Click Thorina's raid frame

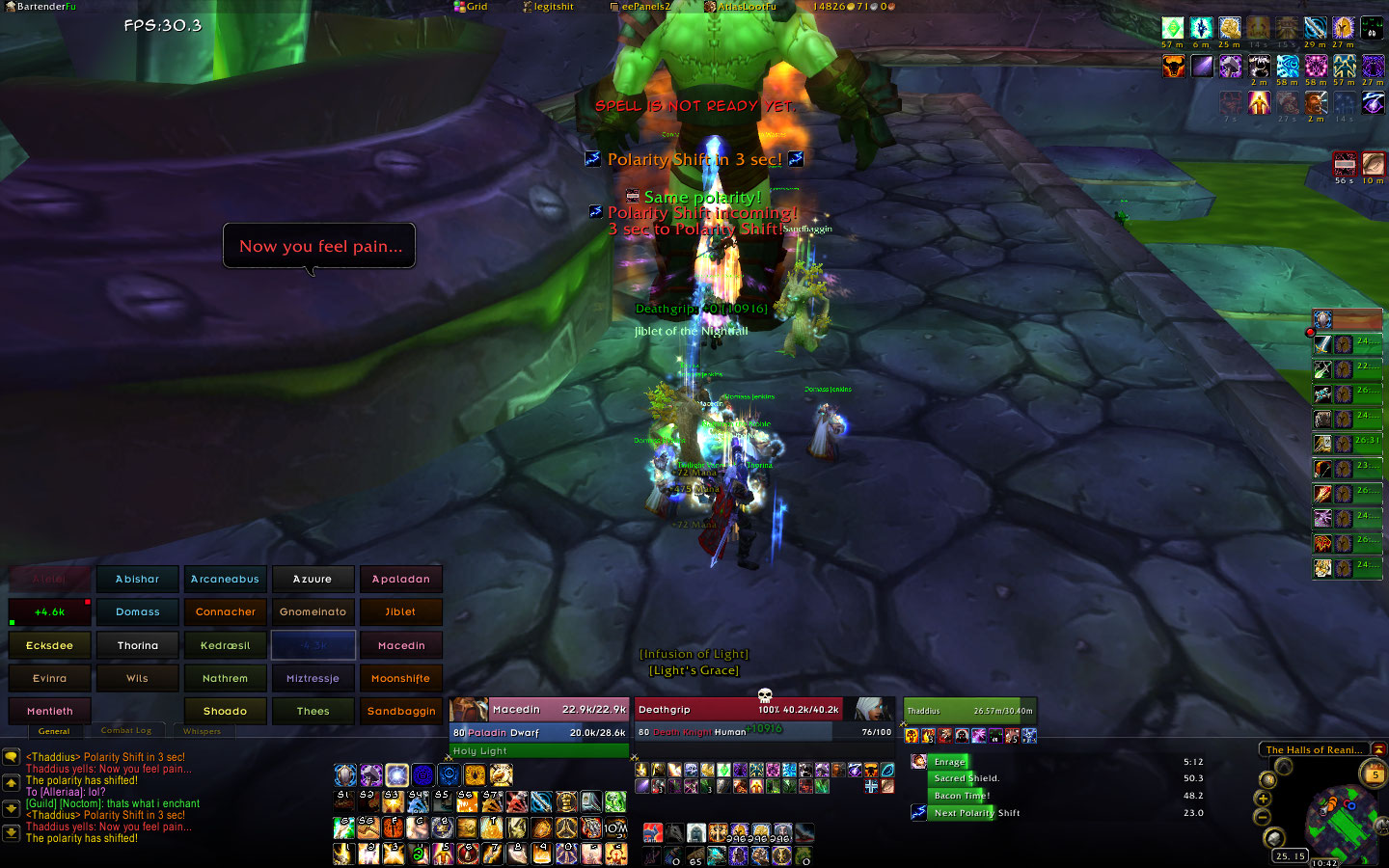point(138,645)
